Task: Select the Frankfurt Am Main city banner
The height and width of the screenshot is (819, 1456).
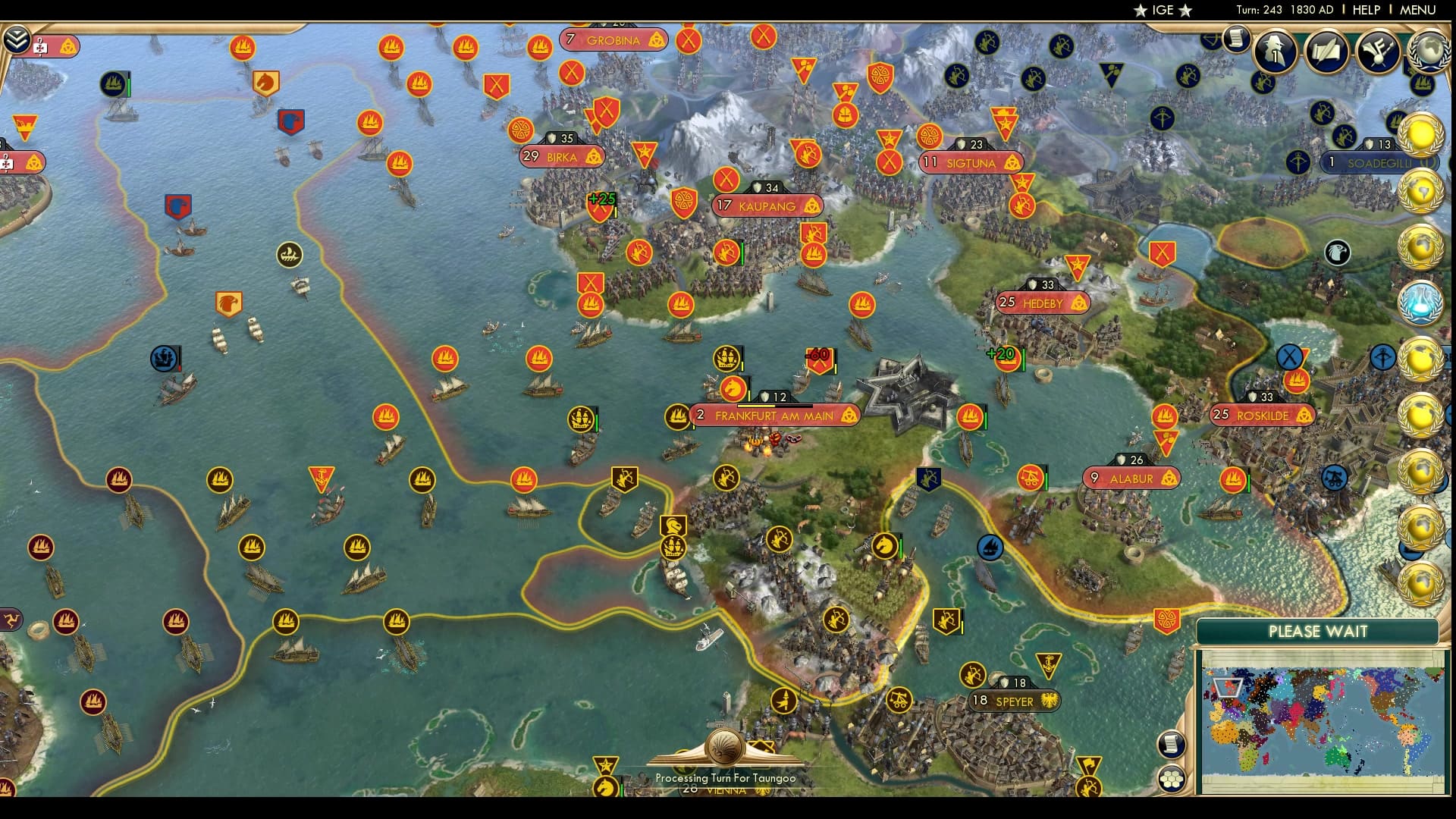Action: (768, 416)
